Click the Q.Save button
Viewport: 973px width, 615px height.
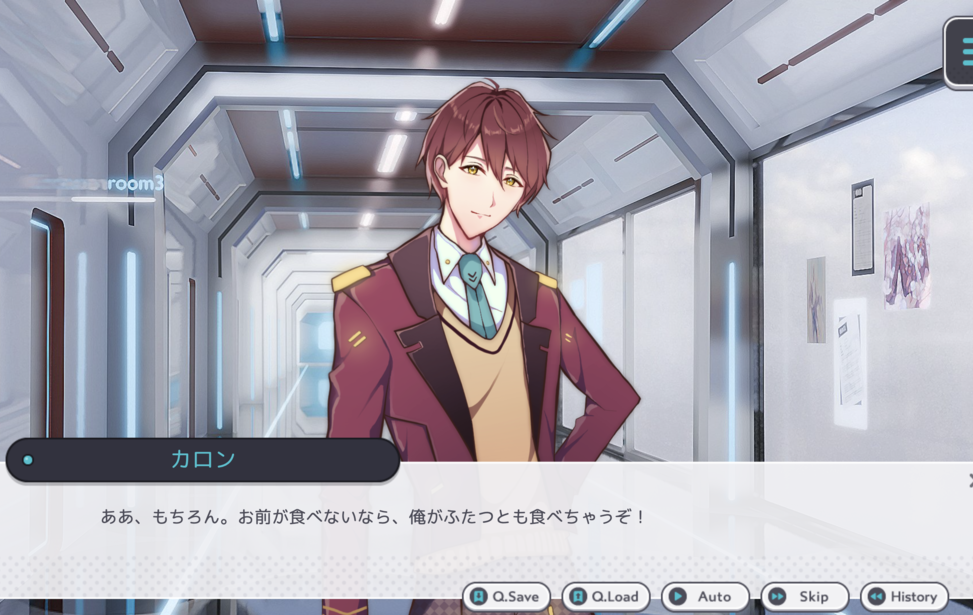(506, 597)
